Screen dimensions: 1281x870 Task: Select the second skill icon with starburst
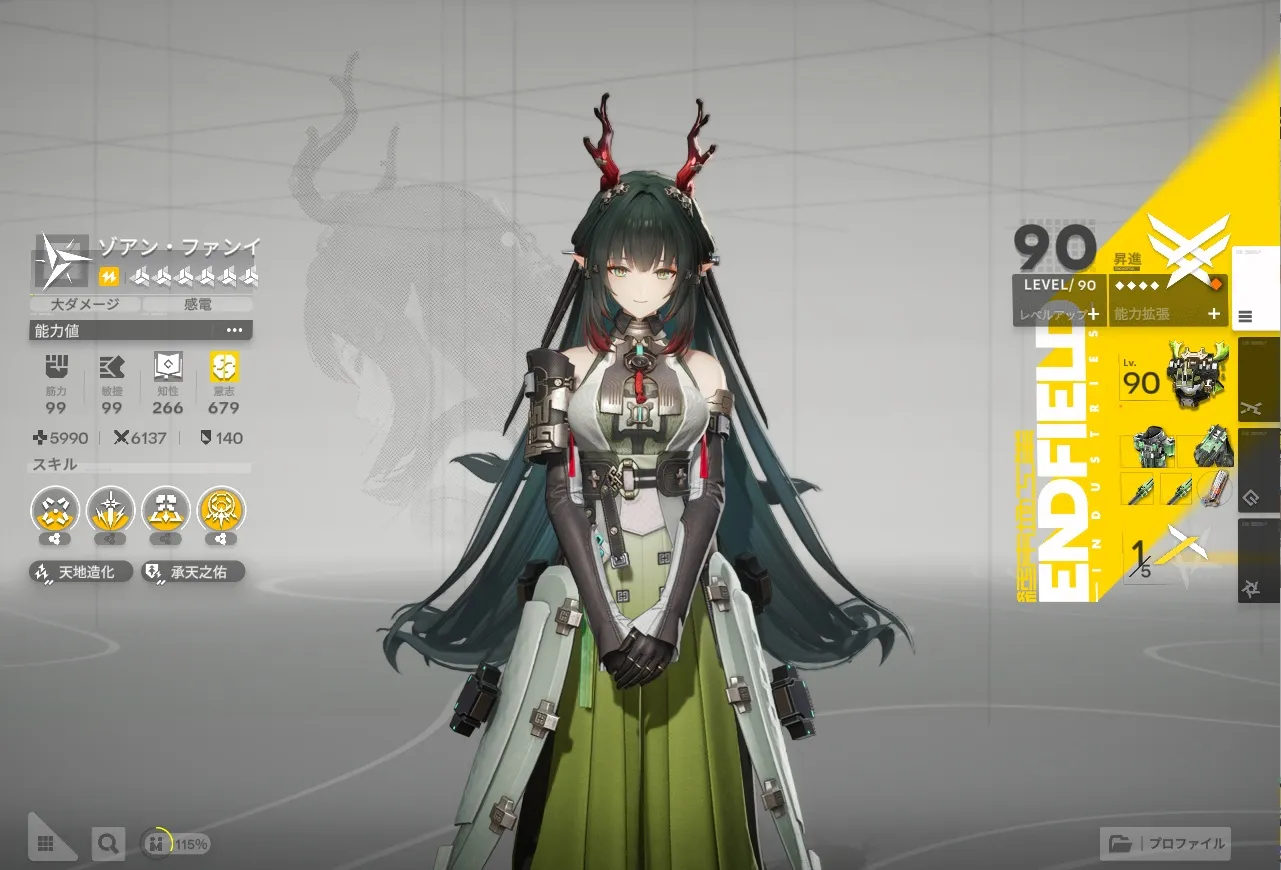[110, 511]
